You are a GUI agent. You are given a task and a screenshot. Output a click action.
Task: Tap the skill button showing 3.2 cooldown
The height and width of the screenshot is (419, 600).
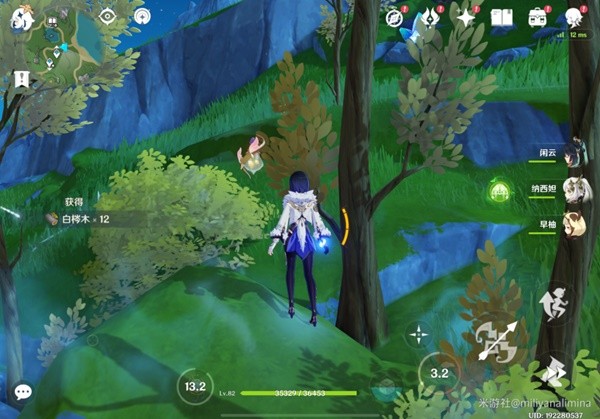pyautogui.click(x=439, y=374)
